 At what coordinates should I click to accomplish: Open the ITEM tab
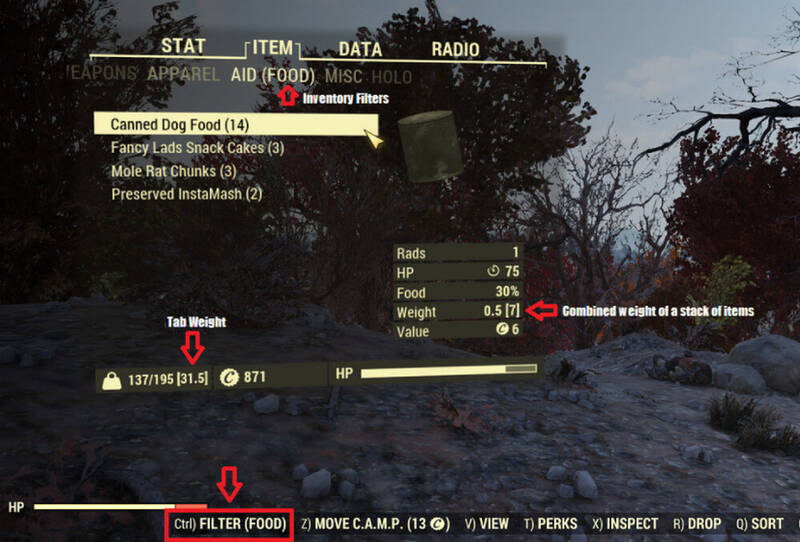point(273,48)
